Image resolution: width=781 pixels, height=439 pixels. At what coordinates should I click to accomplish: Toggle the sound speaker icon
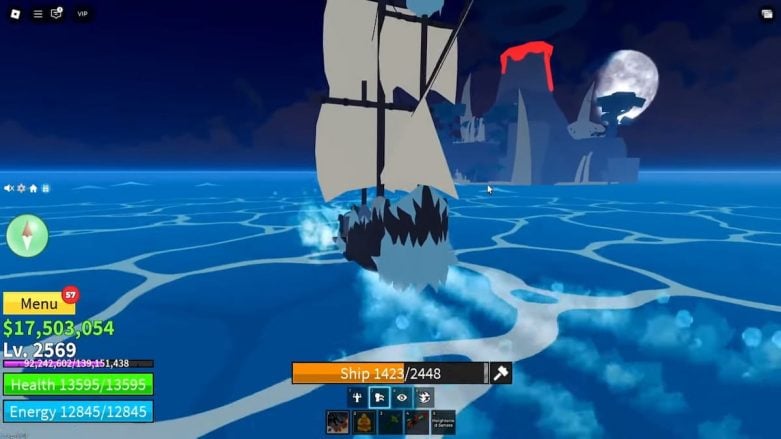pos(9,188)
